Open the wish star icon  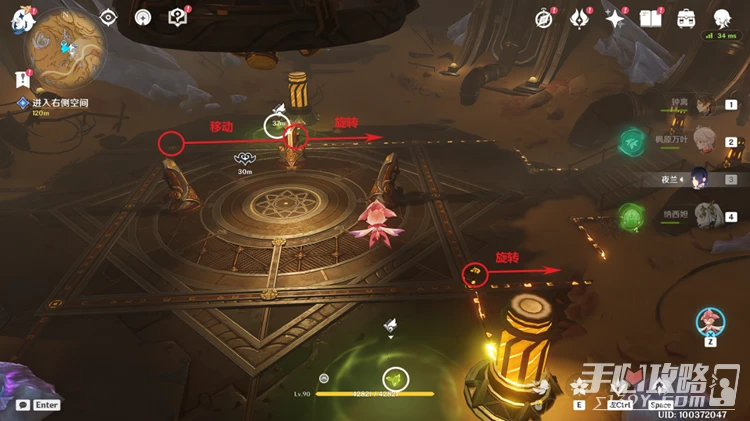[615, 18]
